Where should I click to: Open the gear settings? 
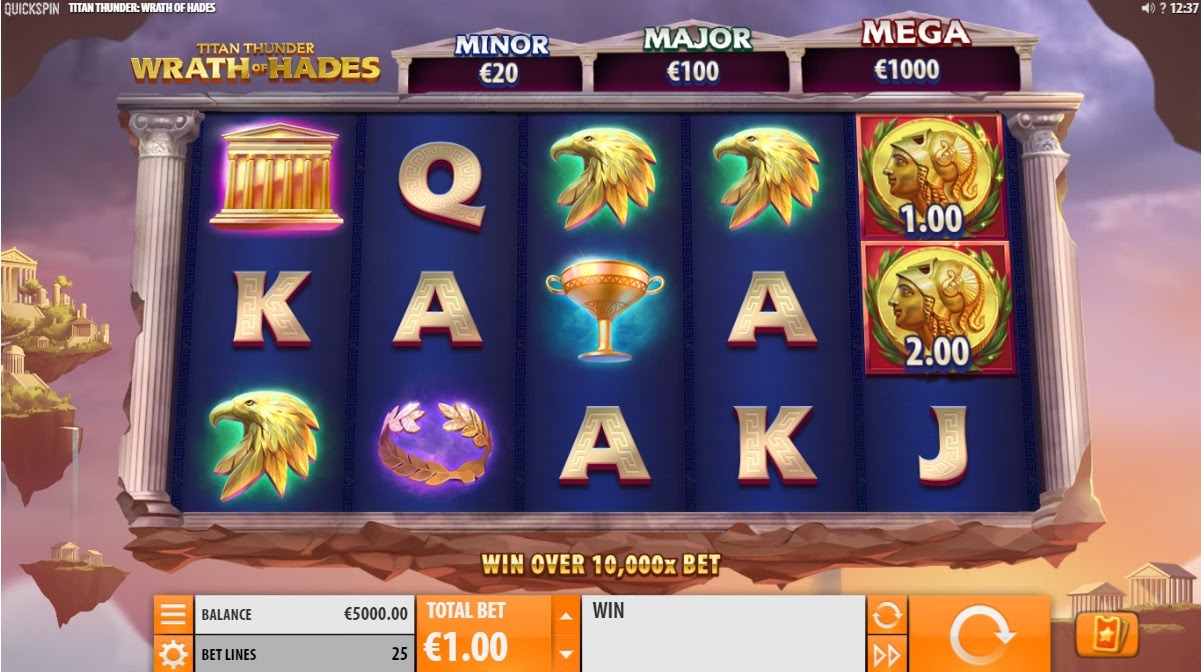click(x=173, y=654)
